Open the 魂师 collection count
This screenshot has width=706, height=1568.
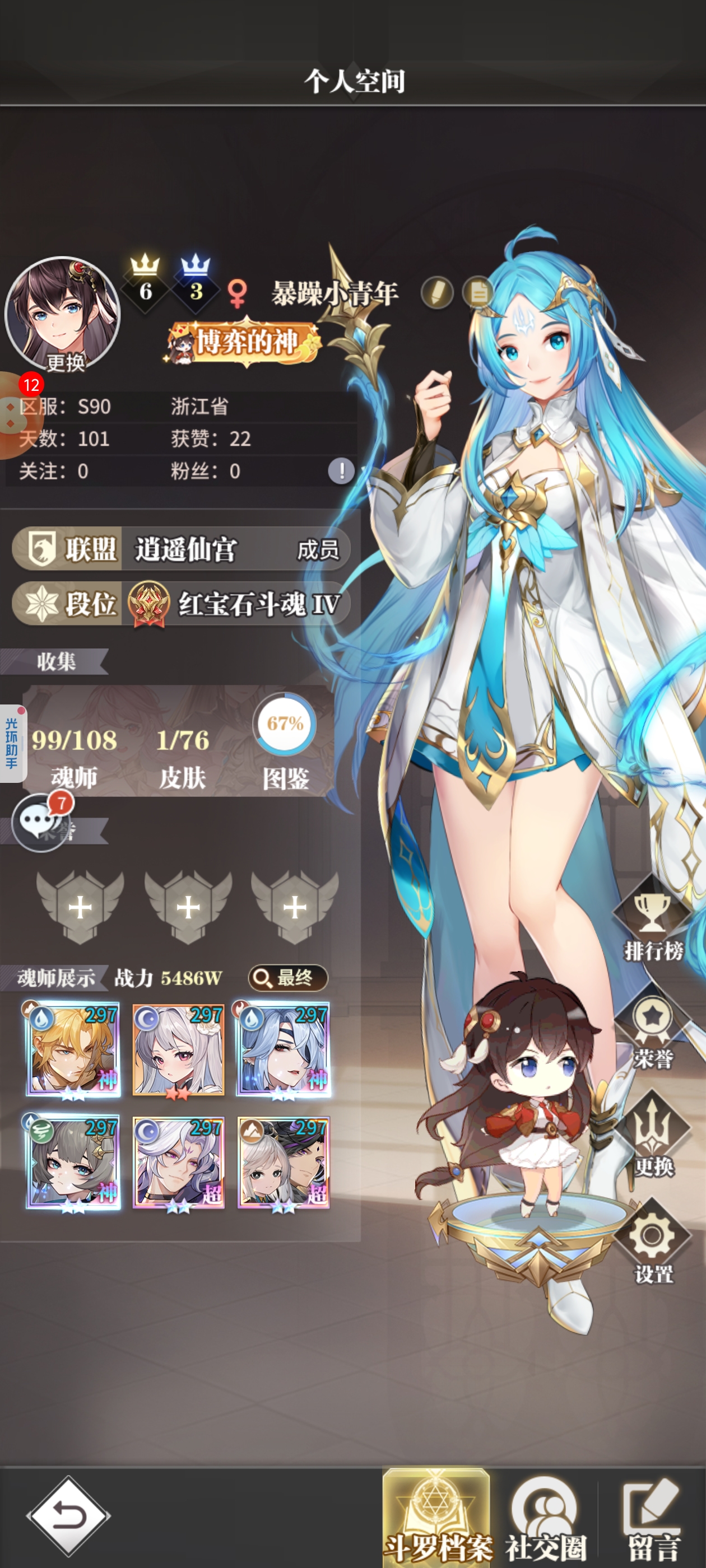(75, 755)
